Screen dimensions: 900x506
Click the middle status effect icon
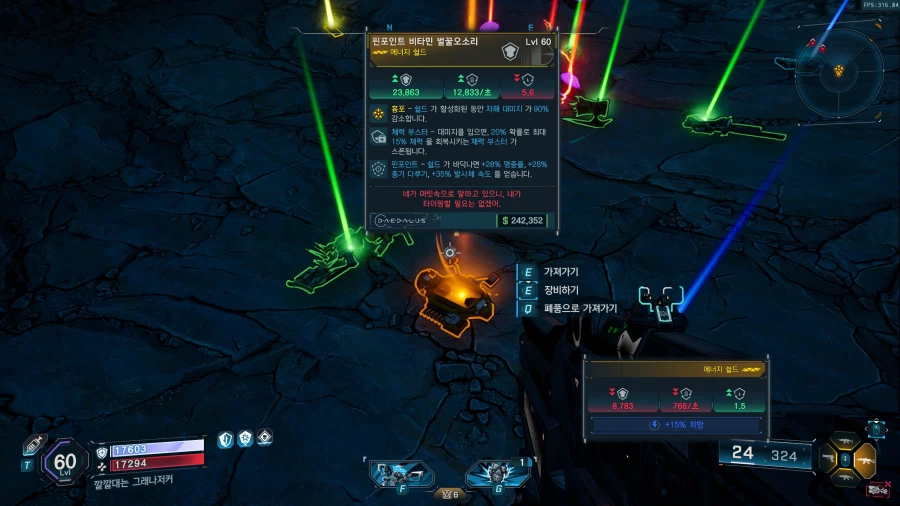click(x=245, y=439)
